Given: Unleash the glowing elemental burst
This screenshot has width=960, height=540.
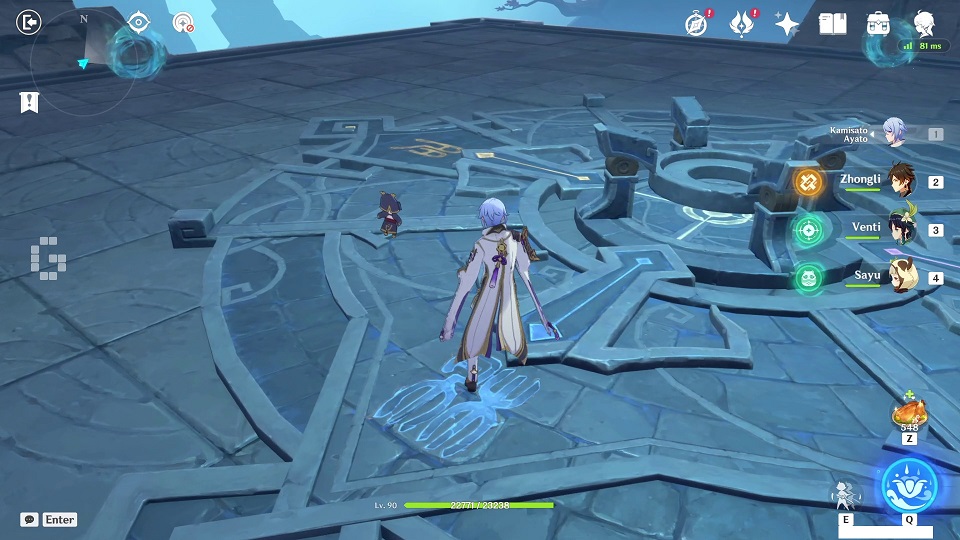Looking at the screenshot, I should [x=909, y=485].
